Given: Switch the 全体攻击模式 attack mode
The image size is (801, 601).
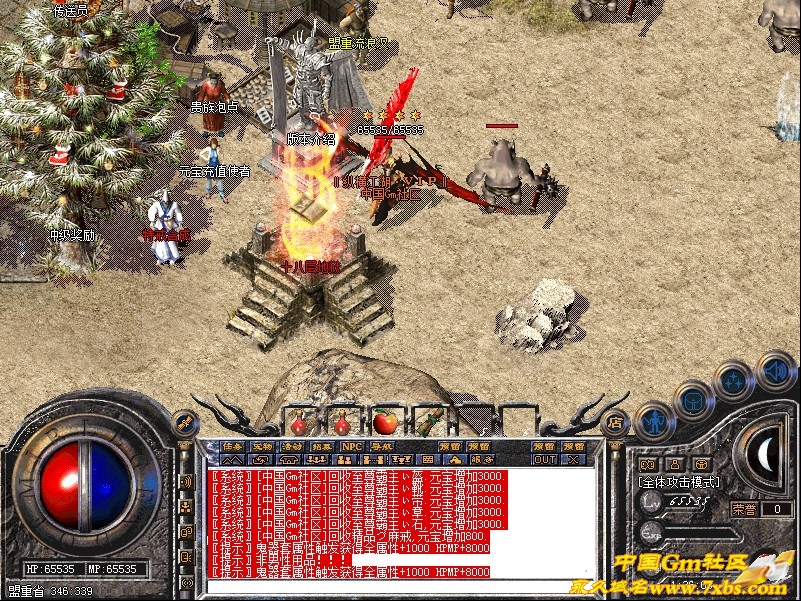Looking at the screenshot, I should coord(677,483).
